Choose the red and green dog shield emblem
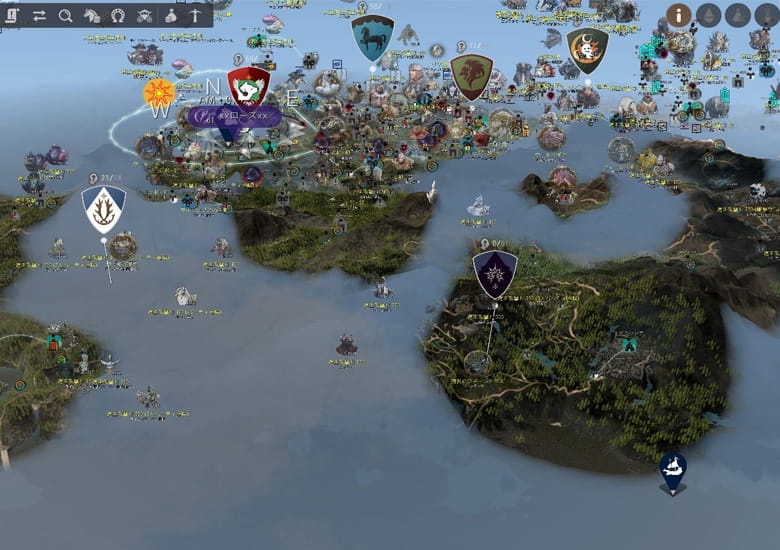The width and height of the screenshot is (780, 550). (248, 86)
